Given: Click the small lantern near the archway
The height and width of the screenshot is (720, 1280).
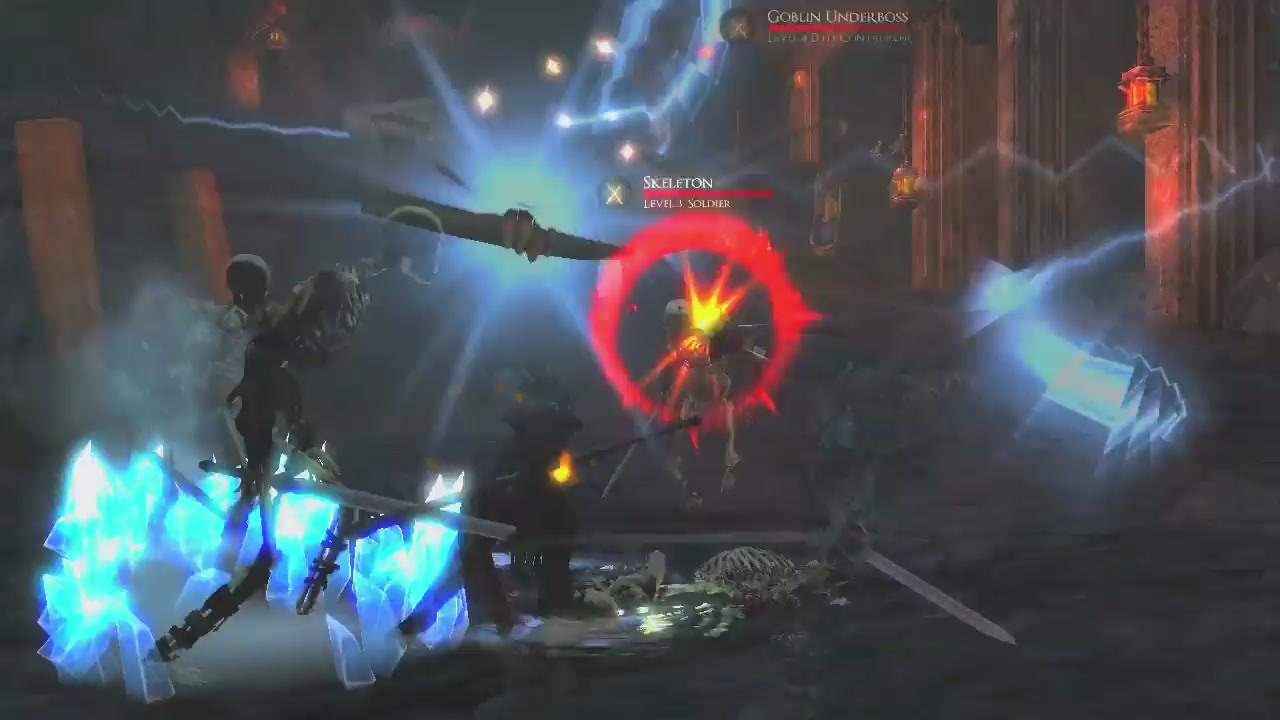Looking at the screenshot, I should click(903, 180).
